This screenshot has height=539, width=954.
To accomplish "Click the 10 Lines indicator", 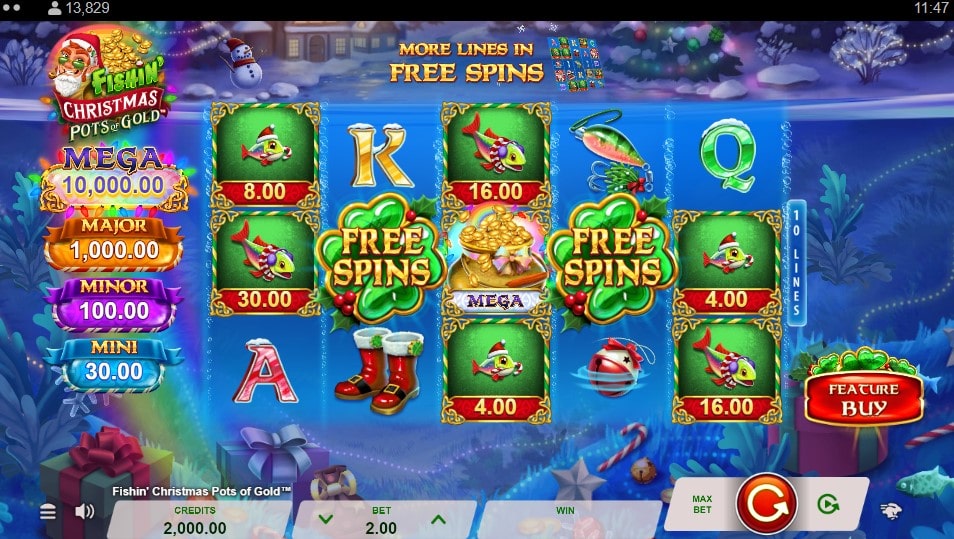I will [x=797, y=262].
